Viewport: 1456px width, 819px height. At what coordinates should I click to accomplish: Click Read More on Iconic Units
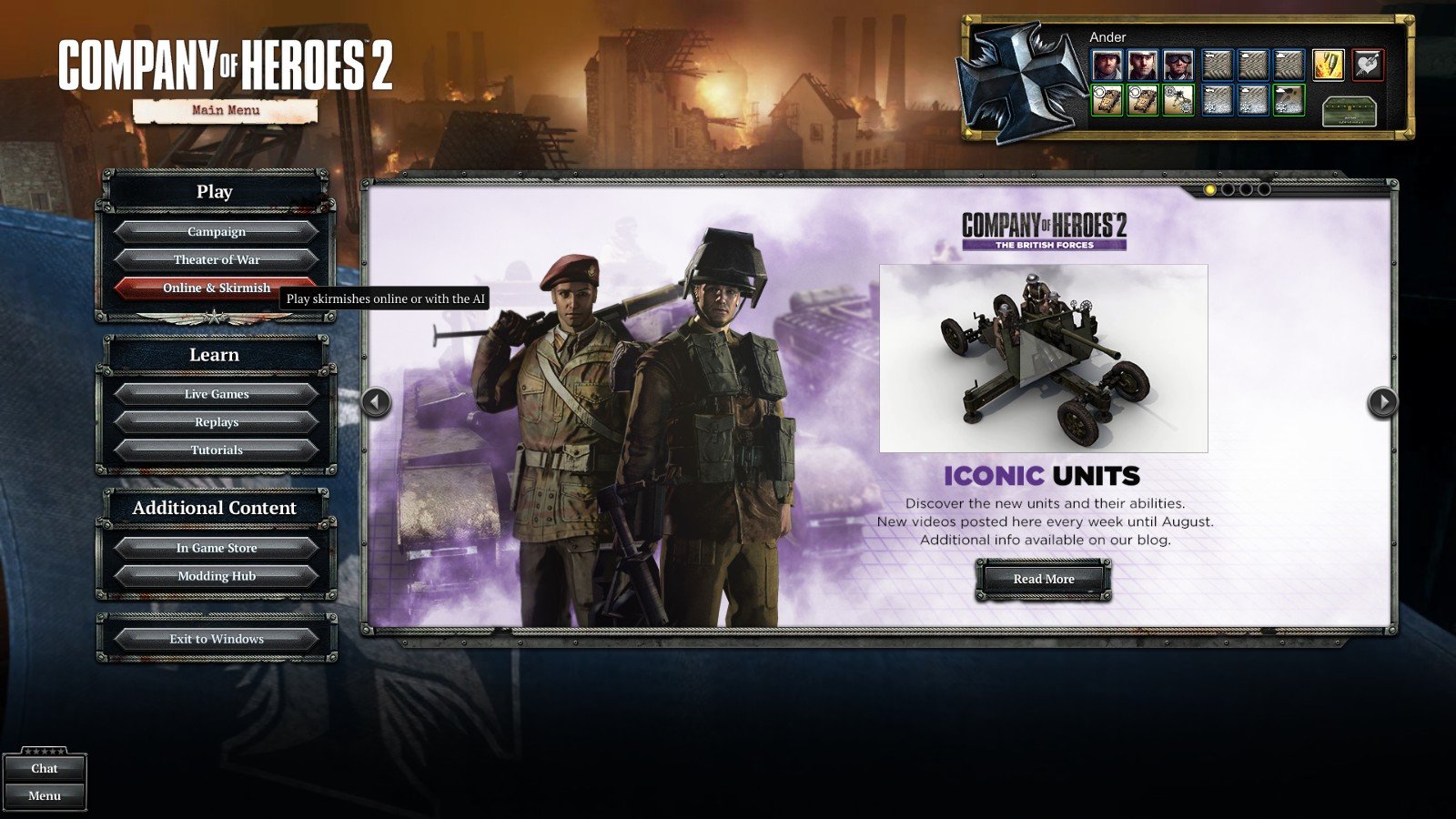pos(1043,579)
